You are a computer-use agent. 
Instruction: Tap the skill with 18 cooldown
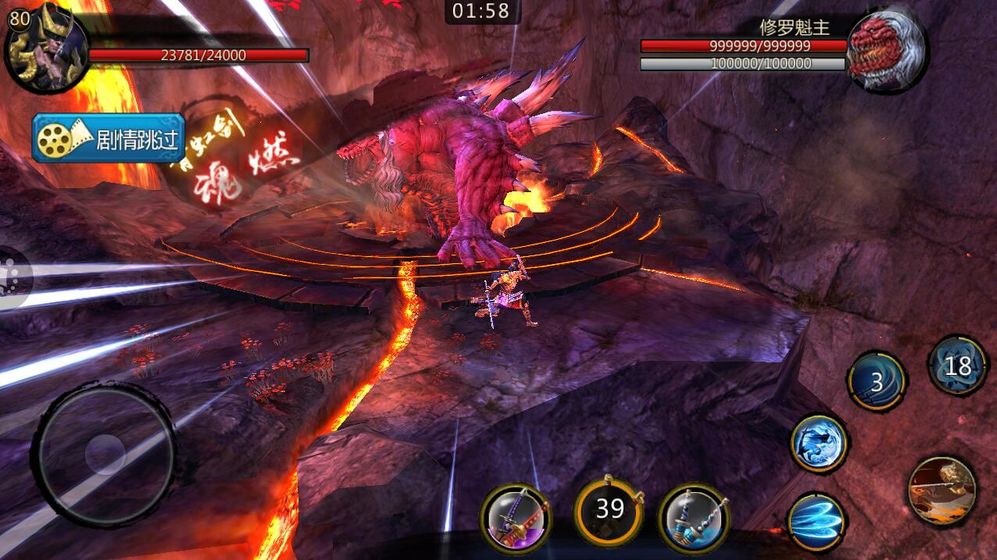point(957,366)
